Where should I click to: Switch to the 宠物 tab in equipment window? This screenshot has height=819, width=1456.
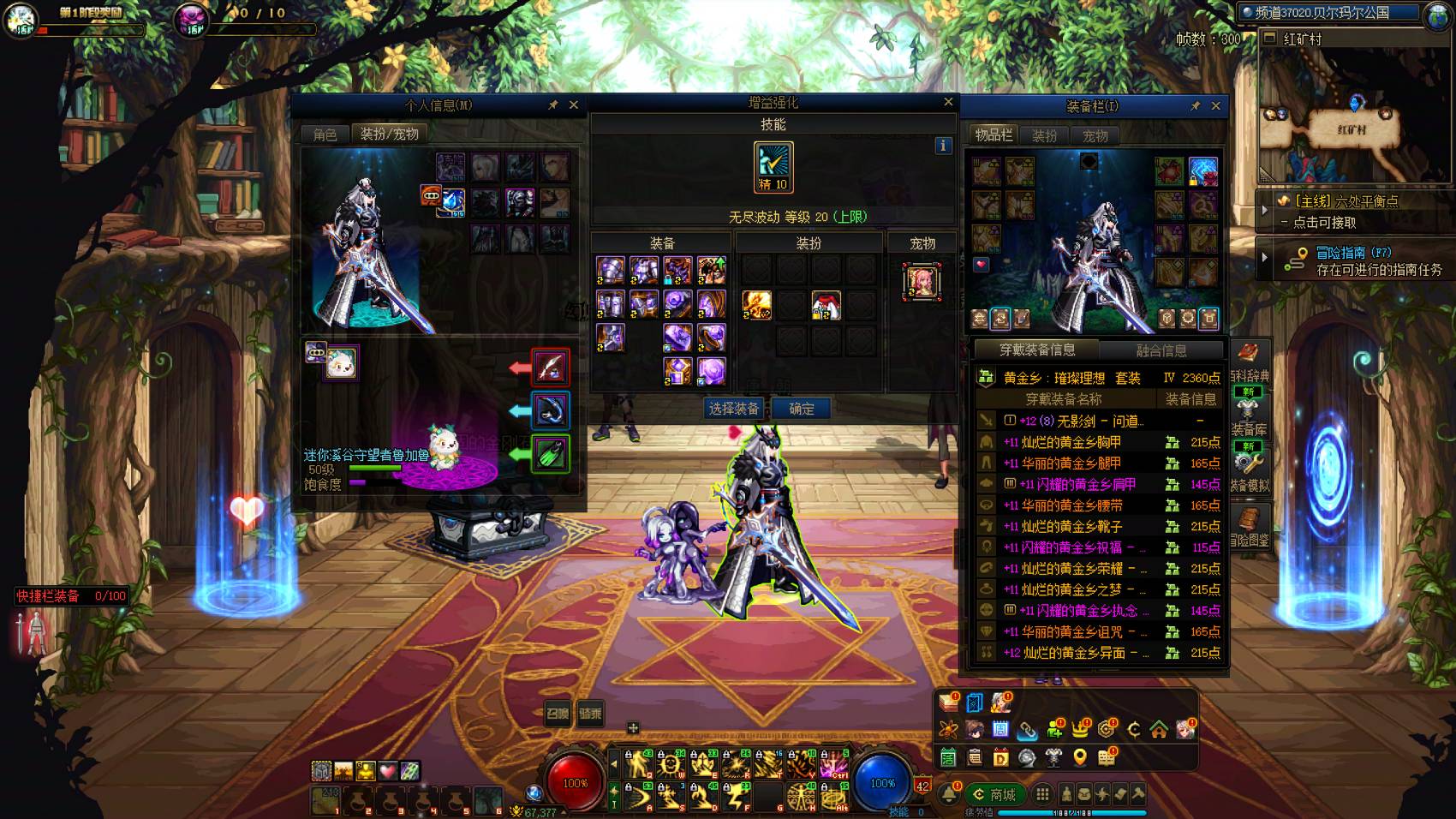pos(1095,135)
